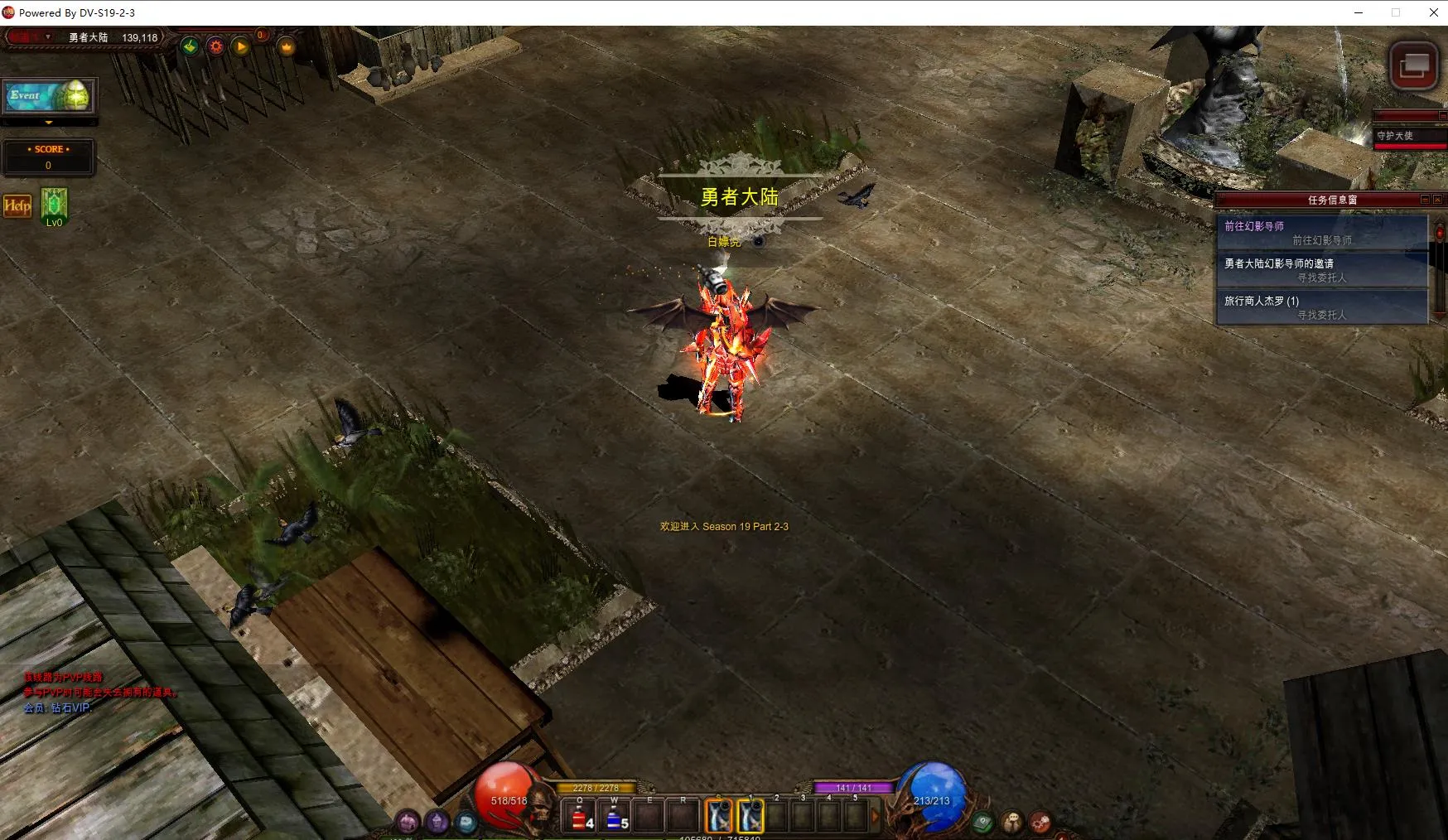The image size is (1448, 840).
Task: Click the orange crown icon
Action: [287, 47]
